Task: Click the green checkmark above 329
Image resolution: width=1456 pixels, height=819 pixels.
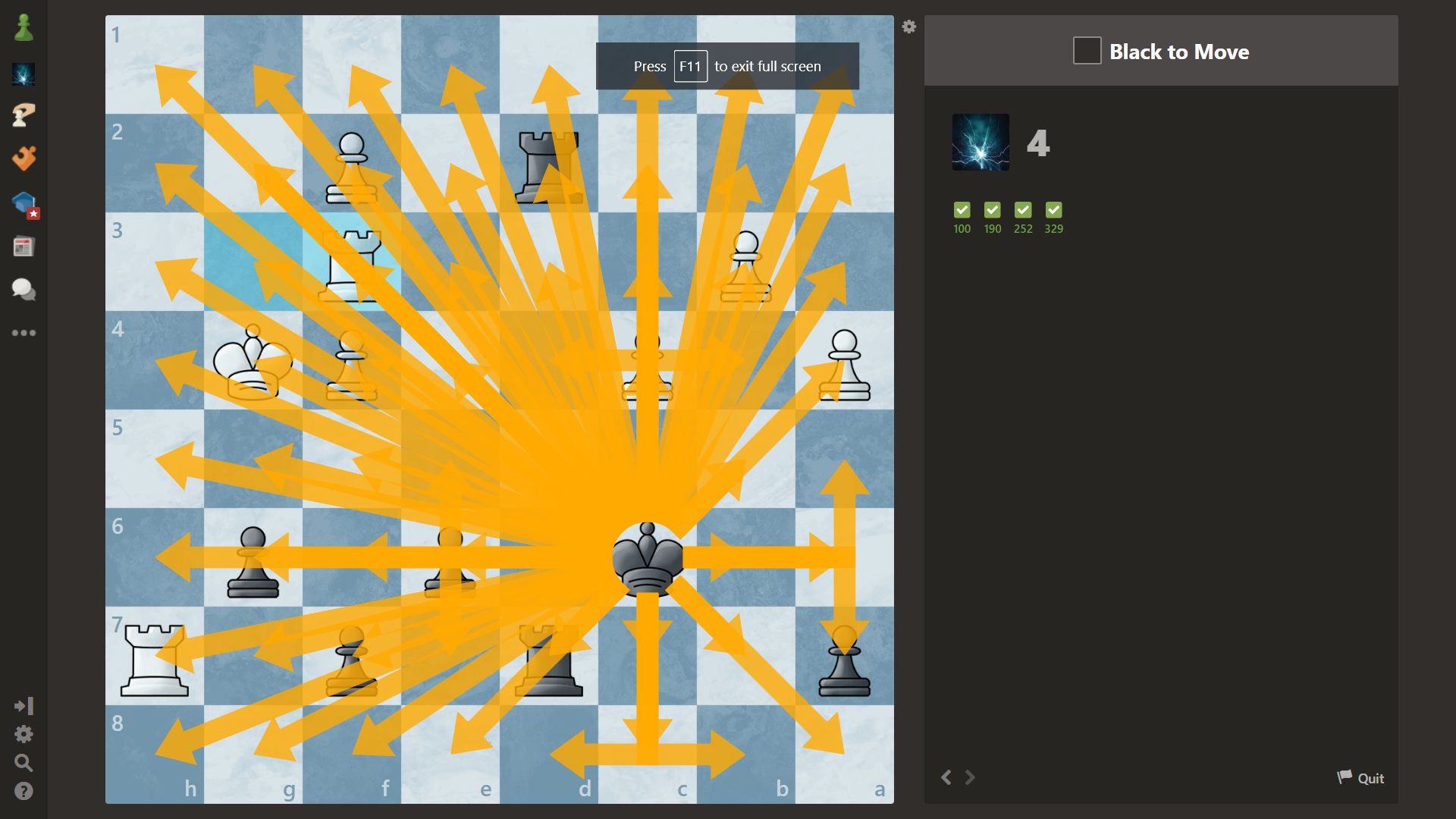Action: pos(1053,210)
